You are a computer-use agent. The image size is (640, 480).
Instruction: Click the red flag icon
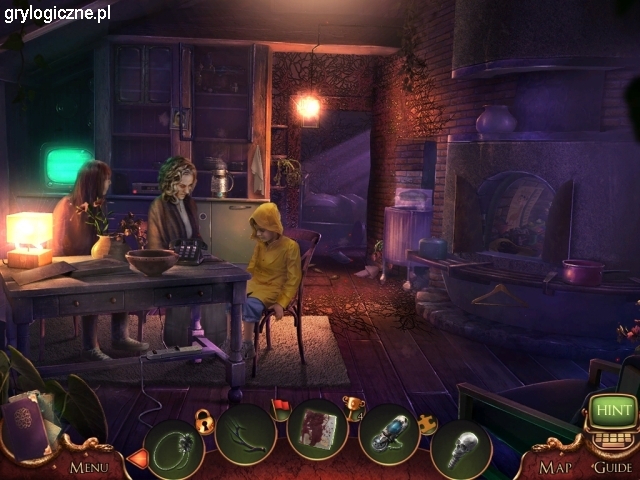281,405
